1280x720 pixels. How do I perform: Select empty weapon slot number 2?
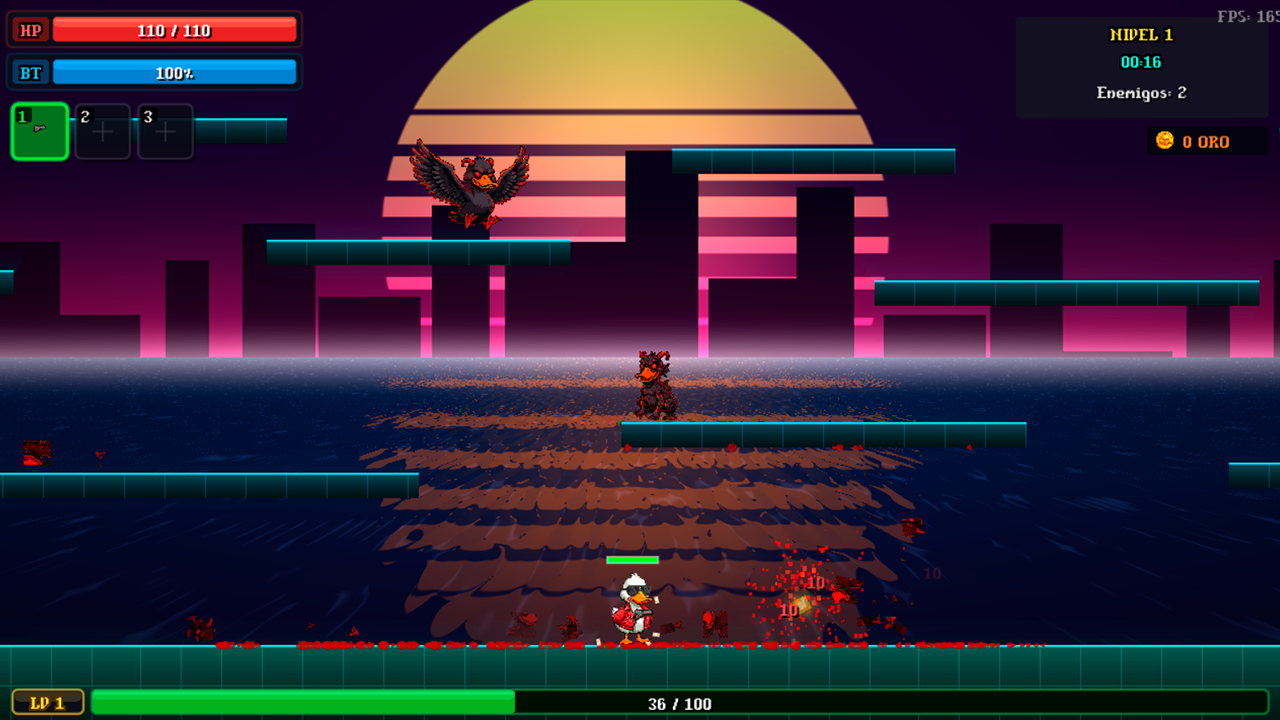103,131
